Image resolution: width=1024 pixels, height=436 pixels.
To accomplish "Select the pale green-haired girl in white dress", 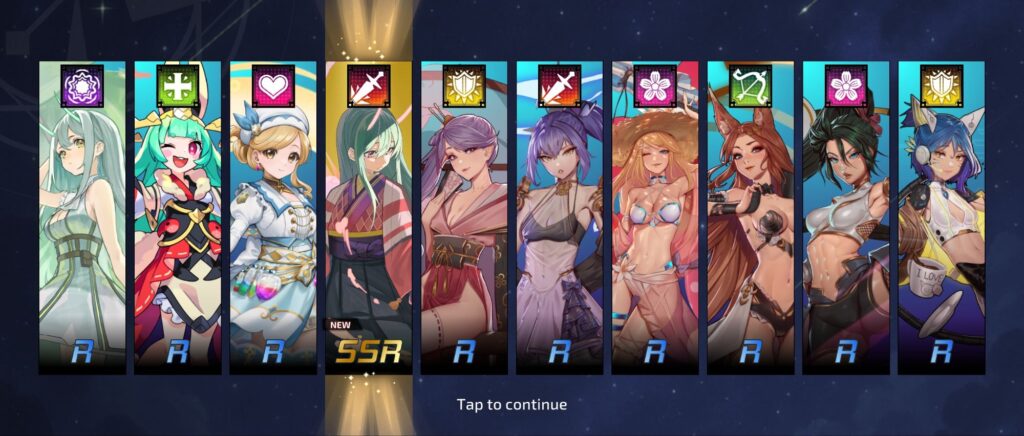I will (x=82, y=220).
